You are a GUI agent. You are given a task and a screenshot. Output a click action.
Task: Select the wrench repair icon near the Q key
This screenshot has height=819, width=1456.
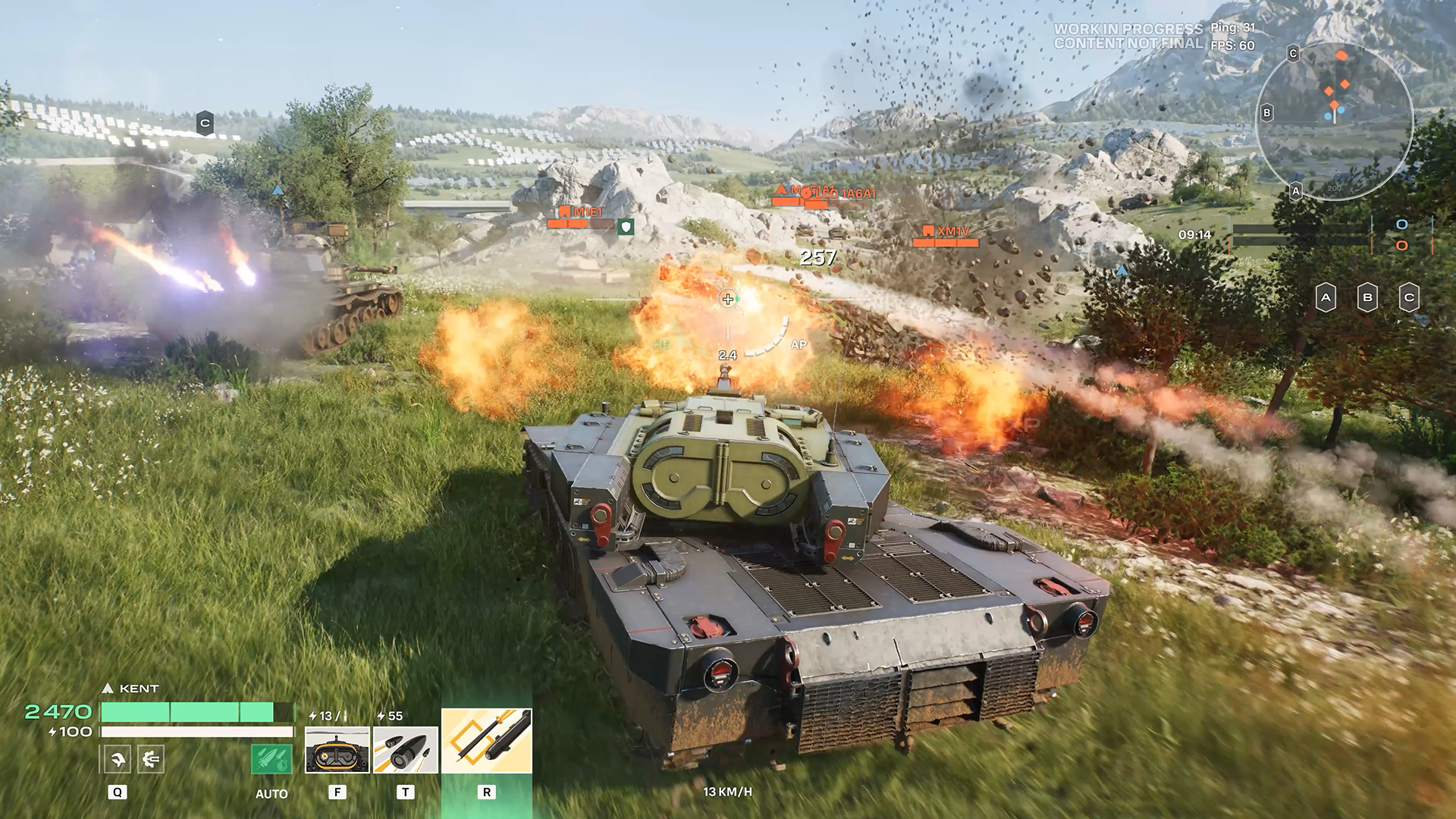point(118,759)
